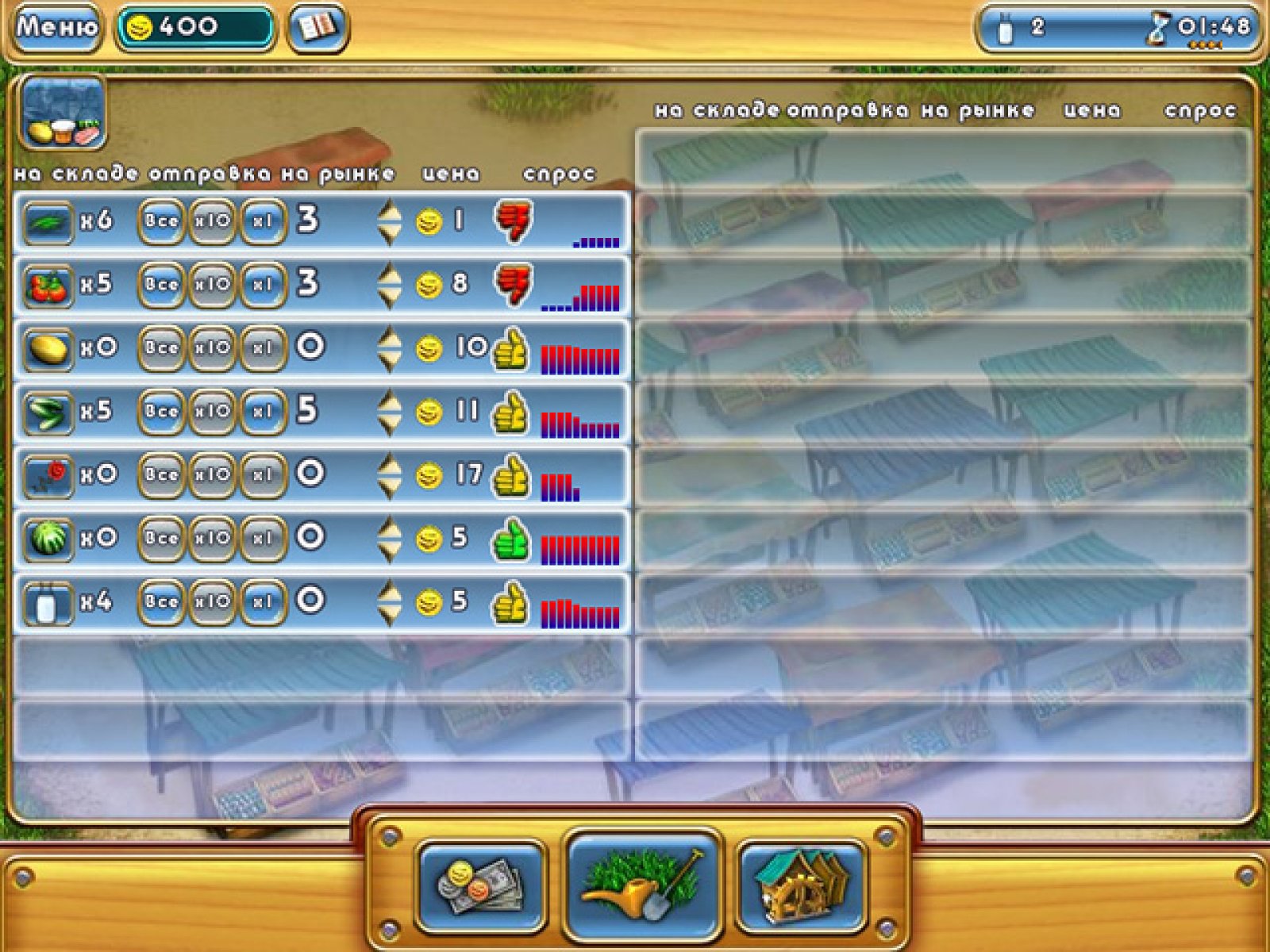
Task: Open the Меню button
Action: pyautogui.click(x=56, y=28)
